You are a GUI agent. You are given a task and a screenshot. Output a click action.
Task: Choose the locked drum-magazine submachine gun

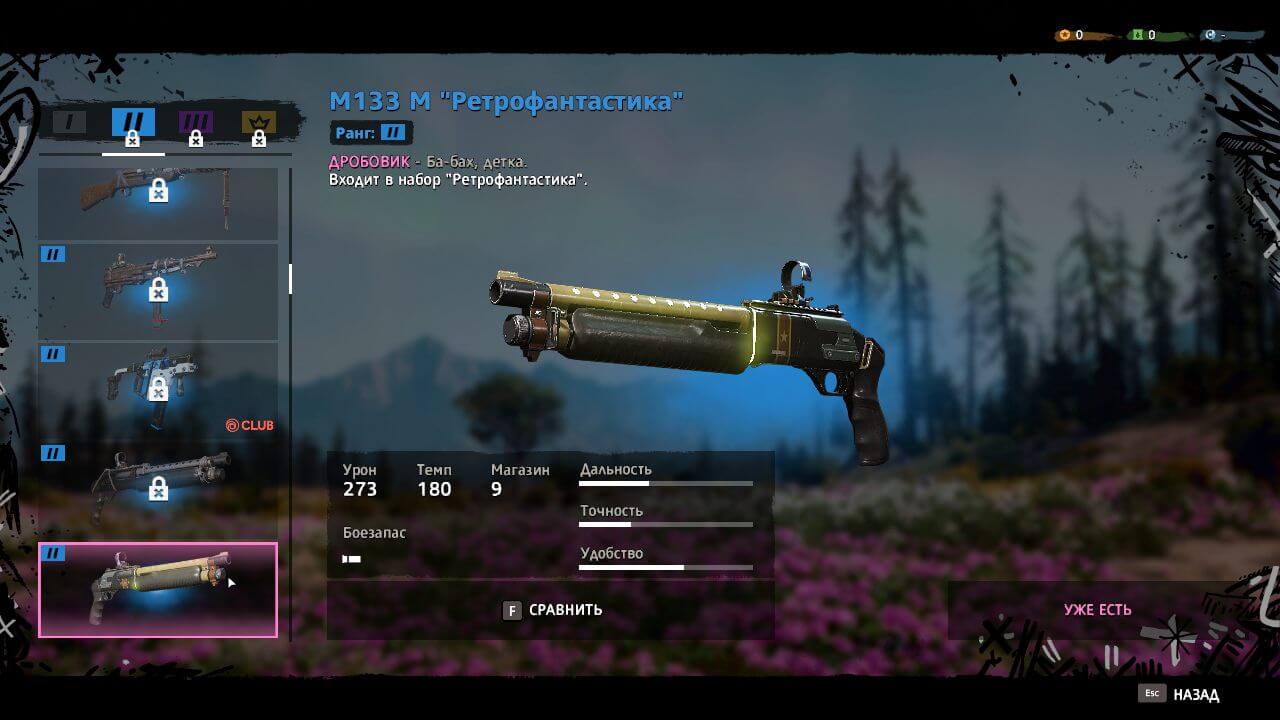pos(158,290)
